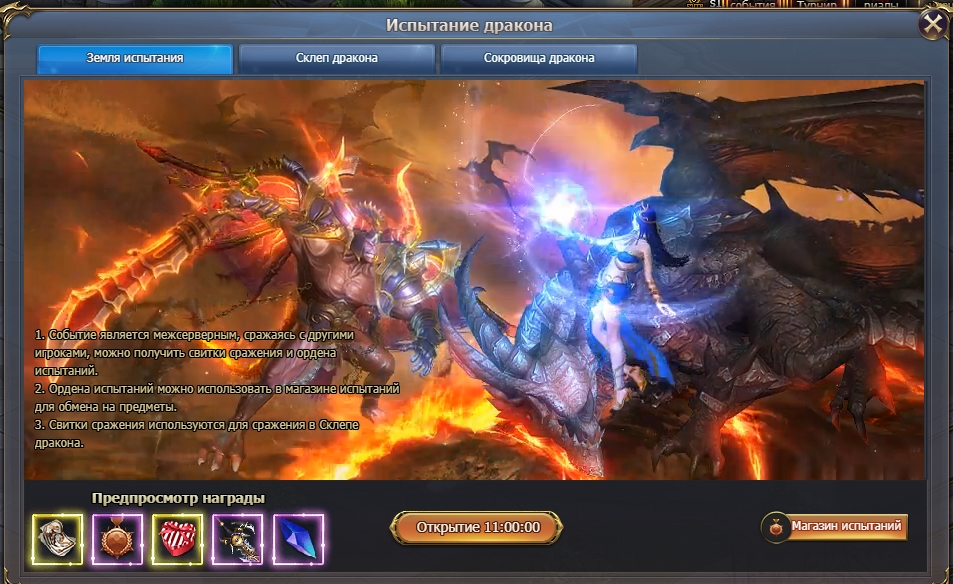
Task: Select the battle scroll reward icon
Action: [57, 539]
